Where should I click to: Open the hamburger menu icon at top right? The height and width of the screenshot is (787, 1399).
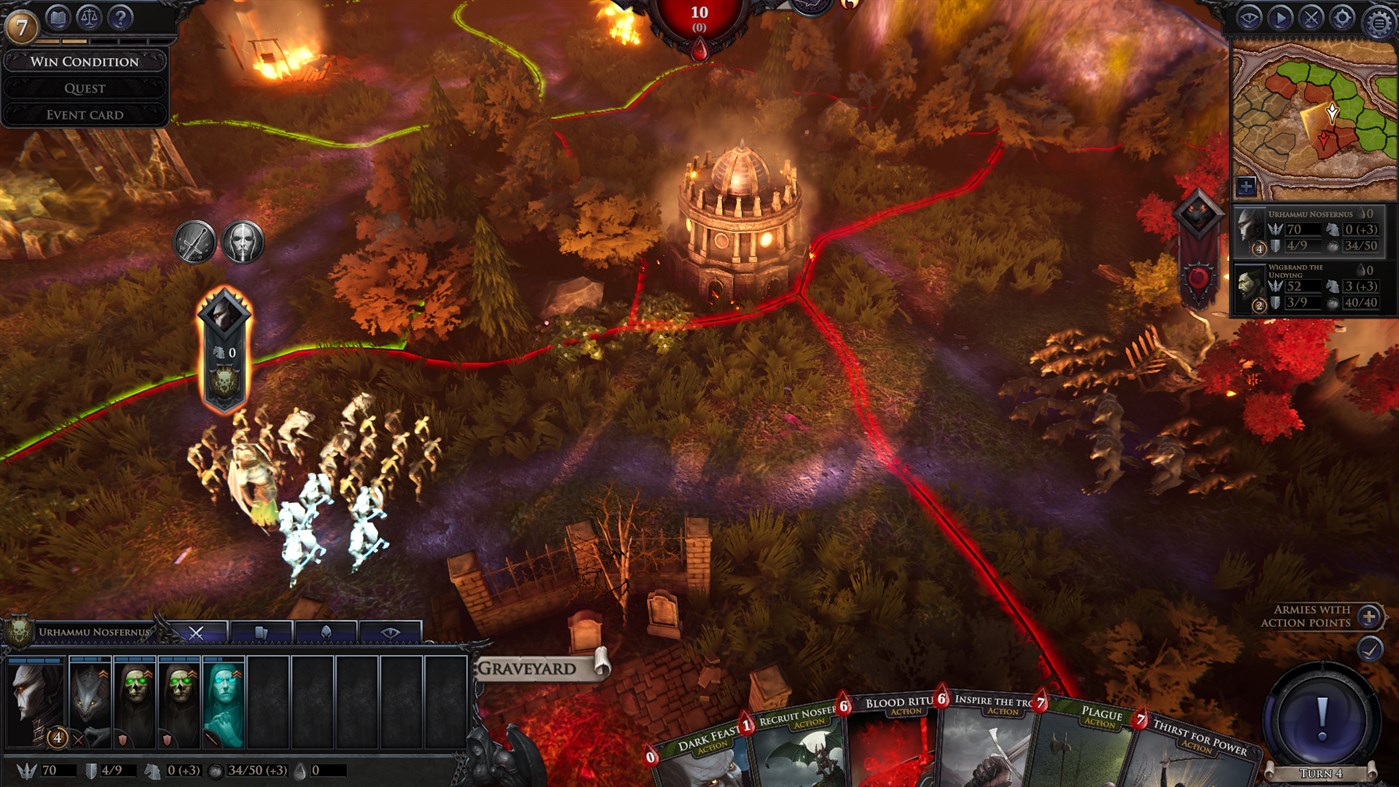click(x=1378, y=19)
